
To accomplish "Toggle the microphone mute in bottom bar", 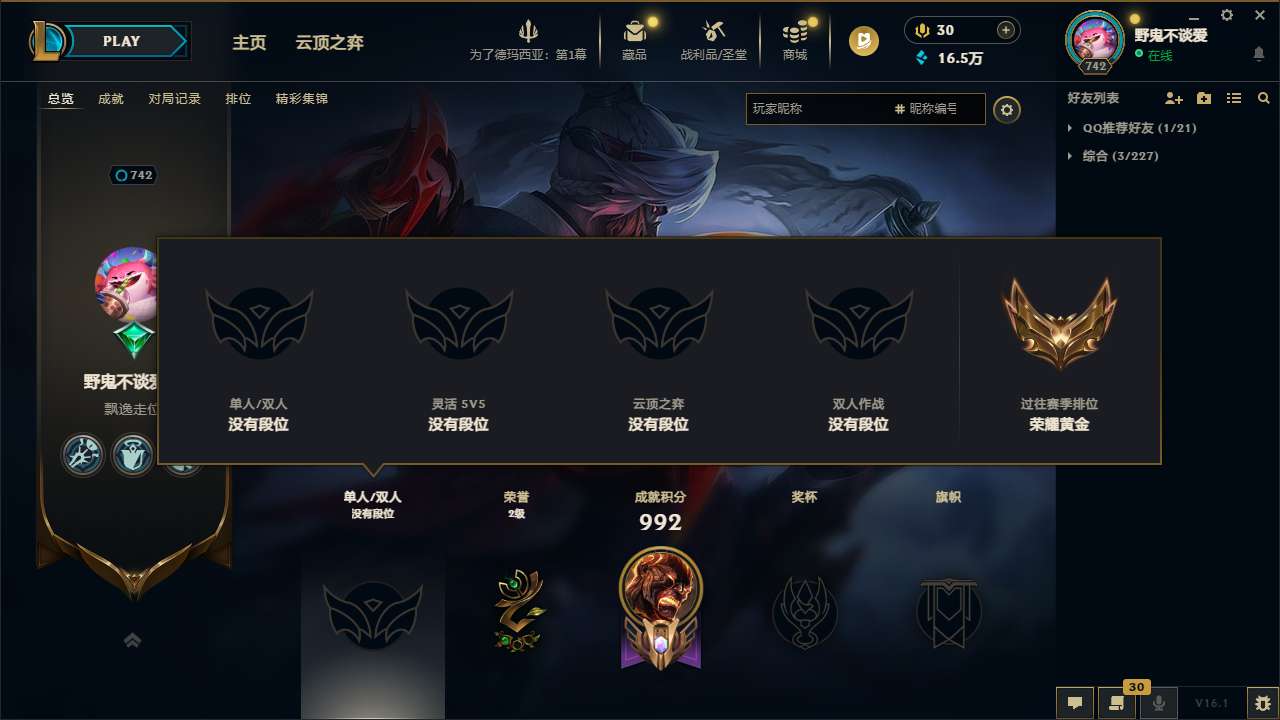I will 1158,703.
